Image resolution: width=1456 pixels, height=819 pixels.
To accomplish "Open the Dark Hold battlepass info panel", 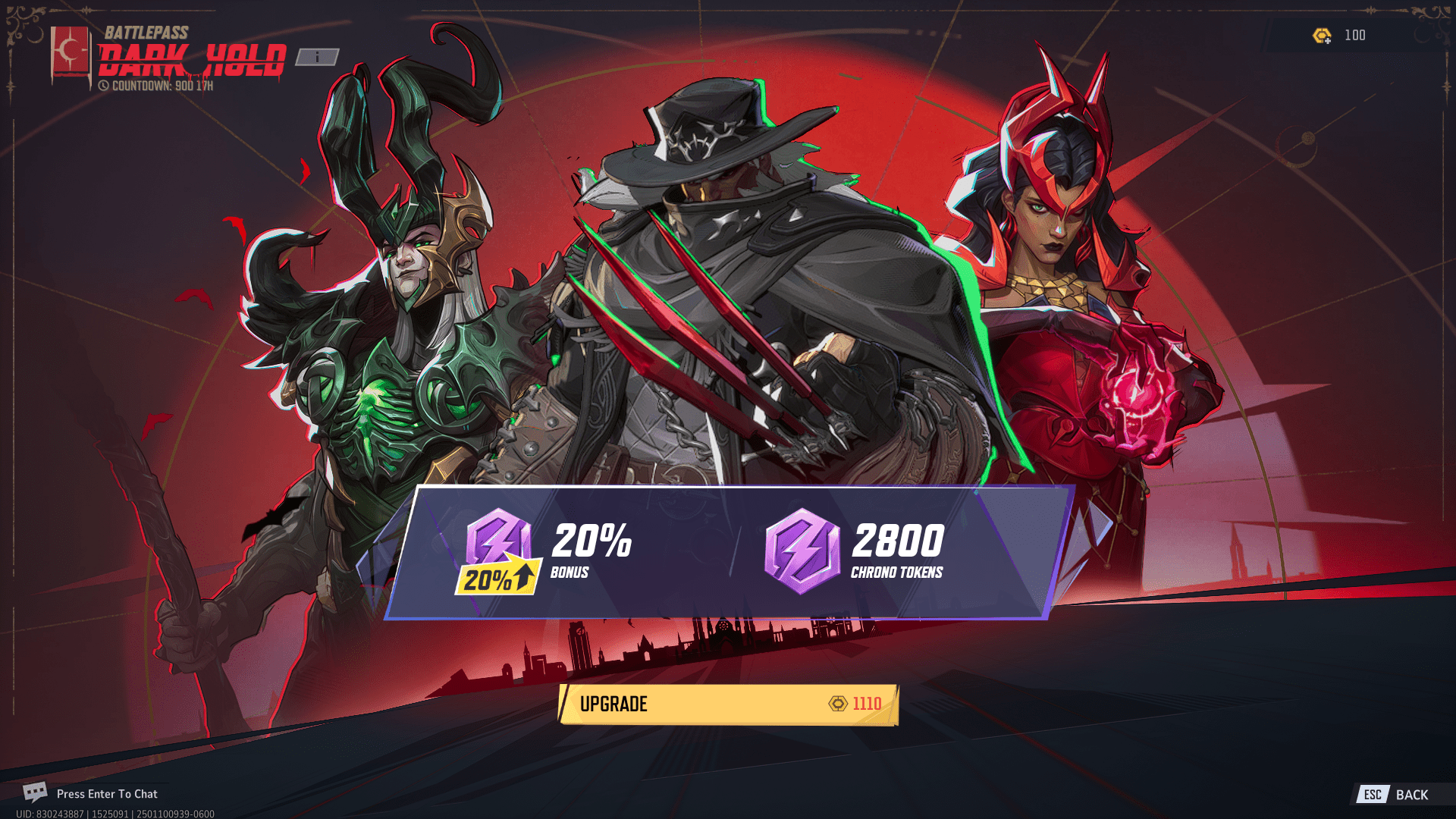I will tap(318, 56).
